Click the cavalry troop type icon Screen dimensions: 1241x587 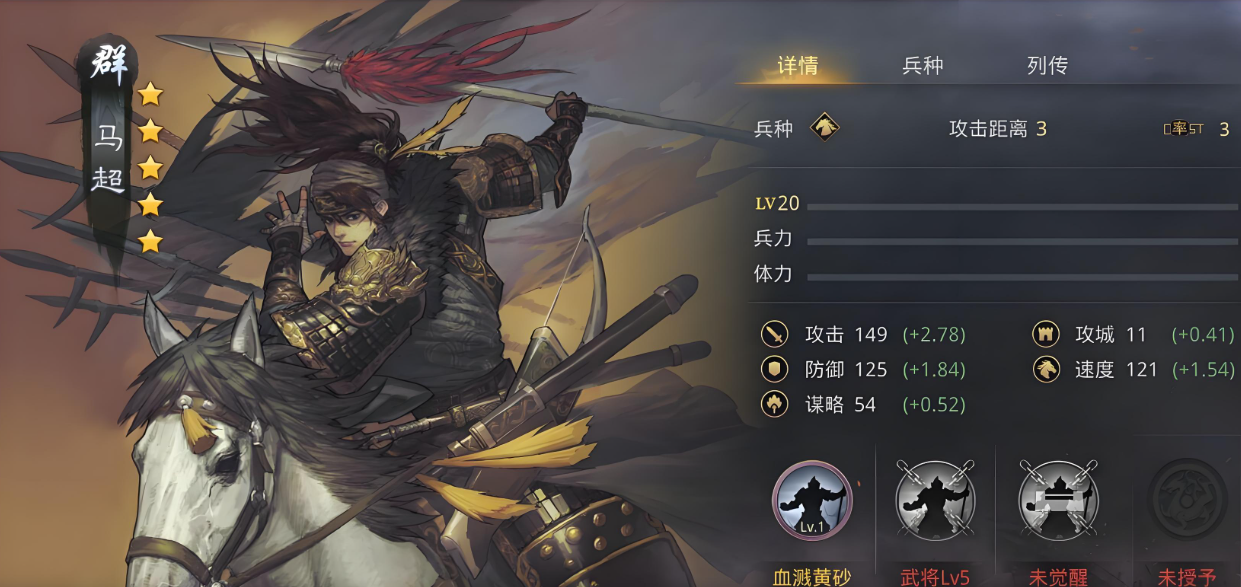[825, 128]
